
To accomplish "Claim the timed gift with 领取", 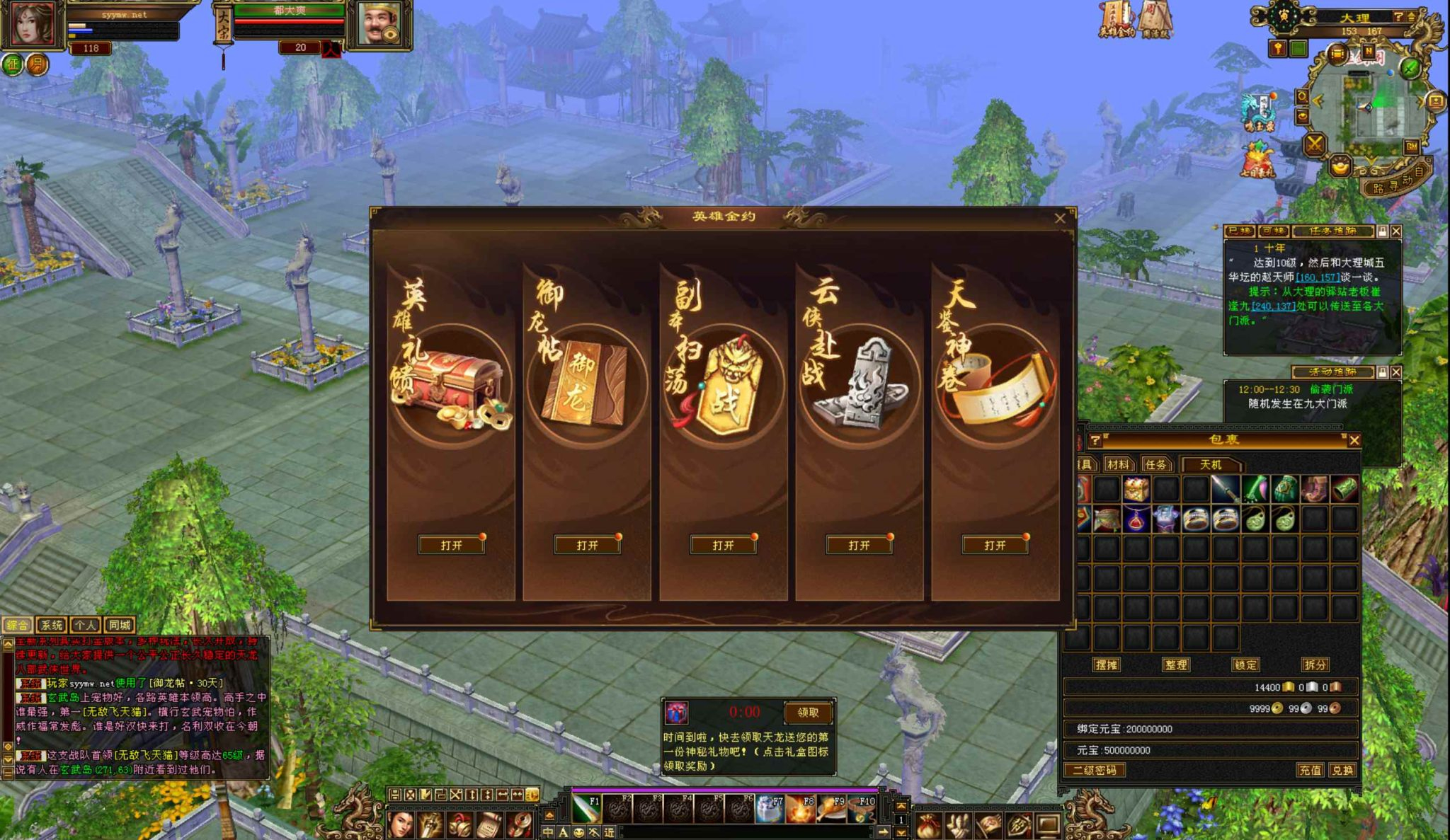I will (x=808, y=713).
